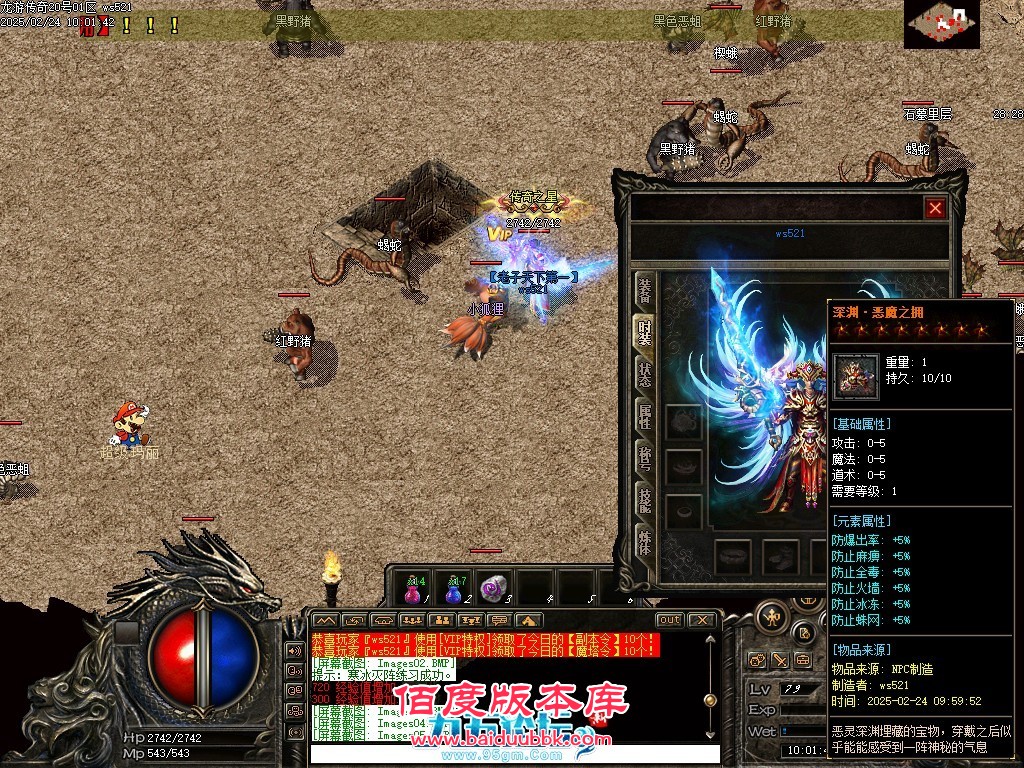Close the character equipment window
1024x768 pixels.
(x=935, y=208)
